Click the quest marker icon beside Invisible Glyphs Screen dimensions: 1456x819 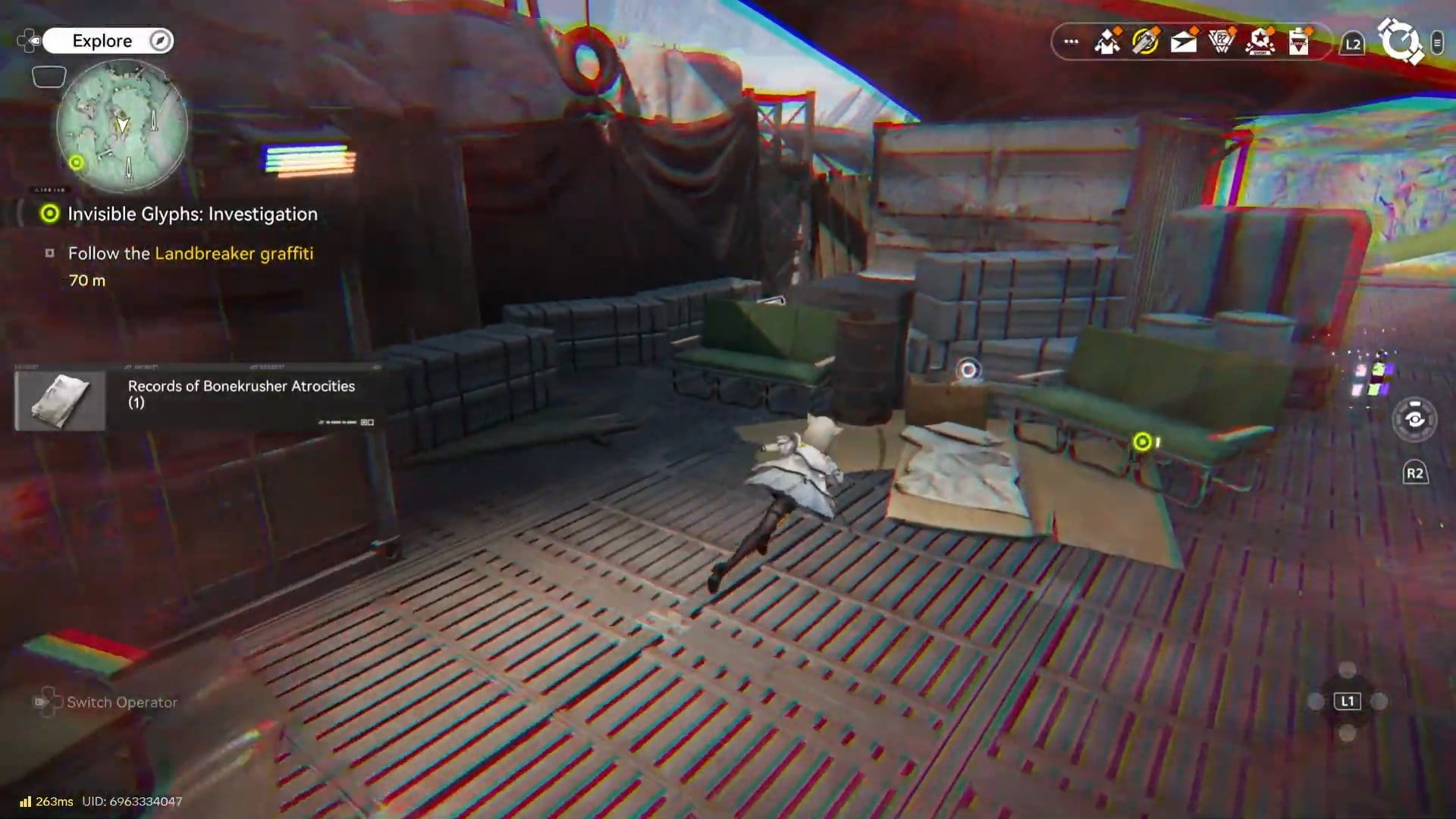[x=49, y=214]
